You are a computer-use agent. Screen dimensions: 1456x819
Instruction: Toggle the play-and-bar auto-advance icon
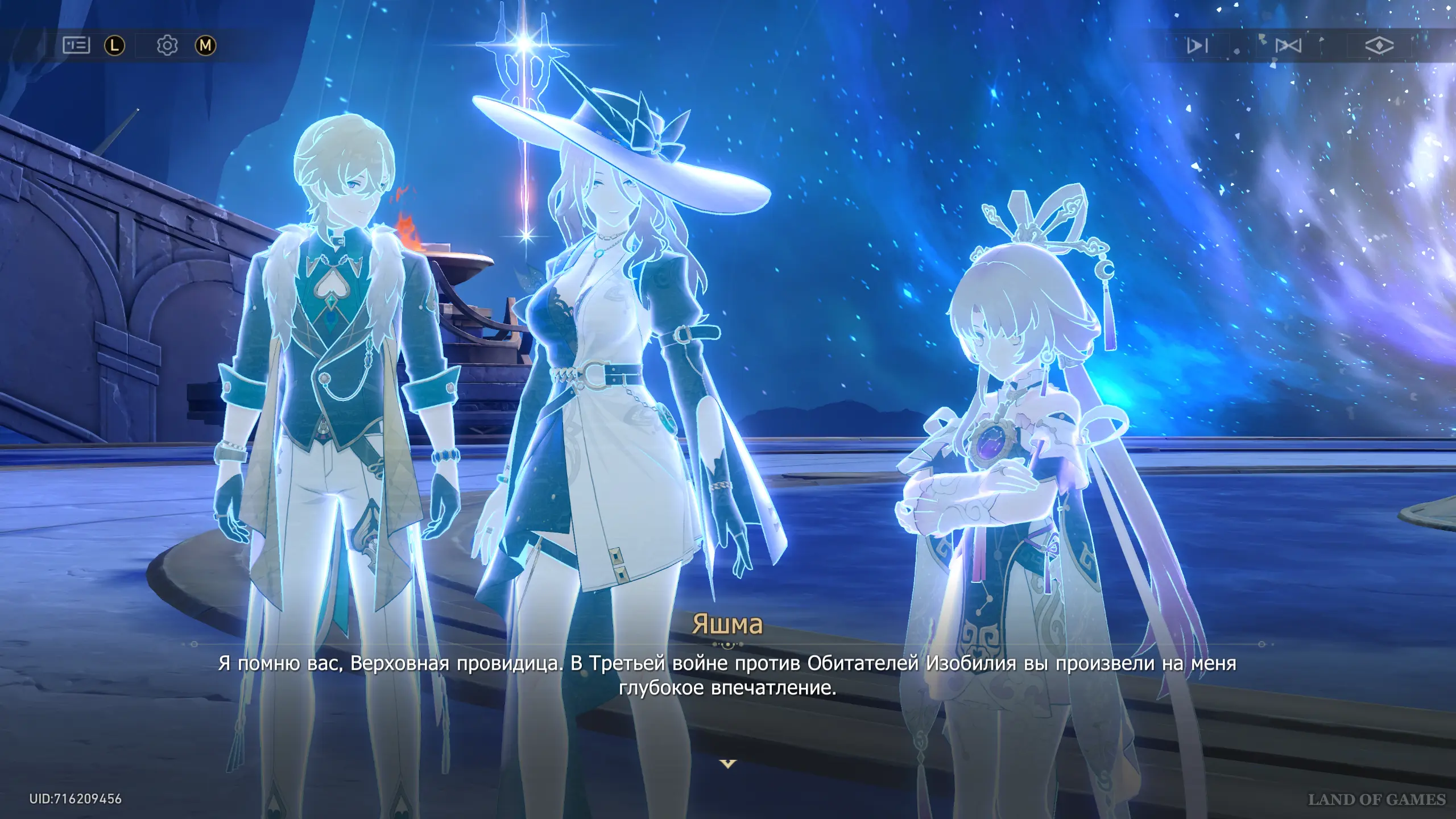[1197, 45]
